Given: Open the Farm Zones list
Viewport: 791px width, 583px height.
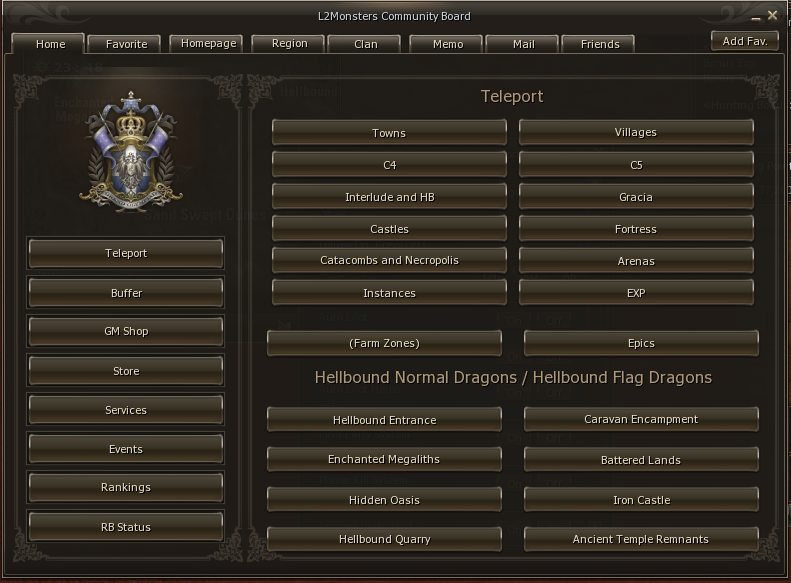Looking at the screenshot, I should tap(384, 343).
